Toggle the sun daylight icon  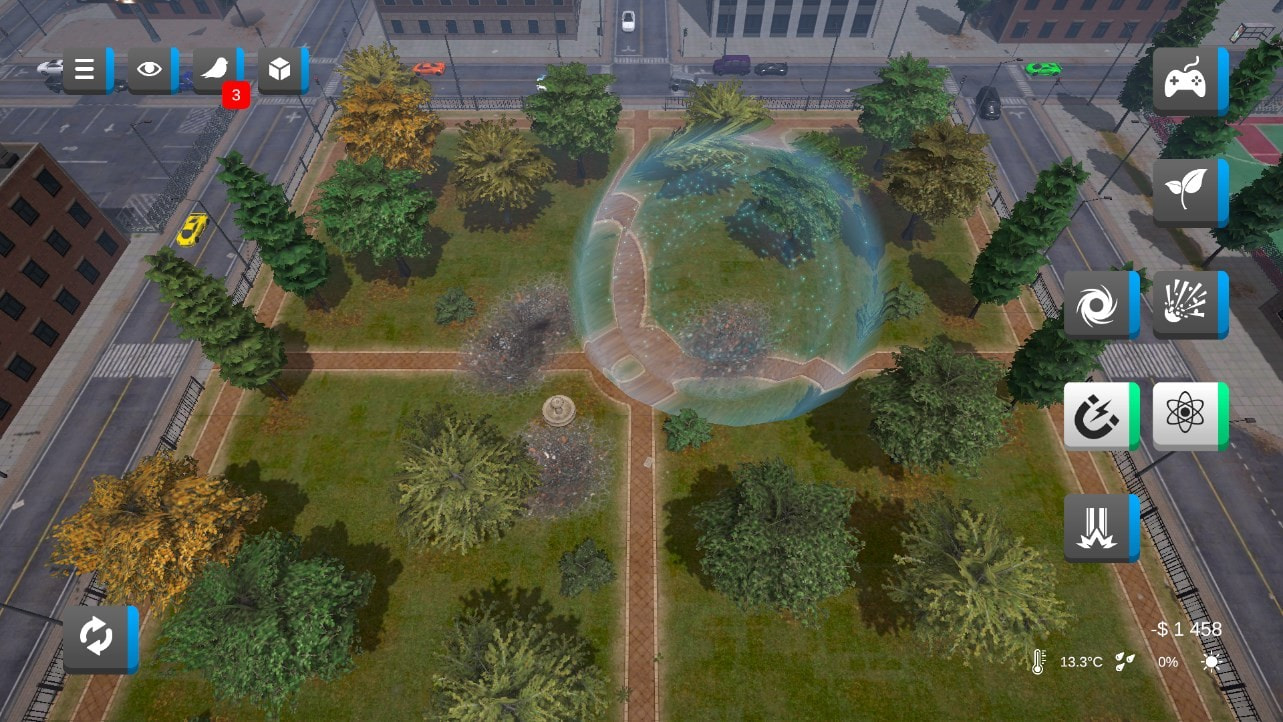coord(1211,662)
